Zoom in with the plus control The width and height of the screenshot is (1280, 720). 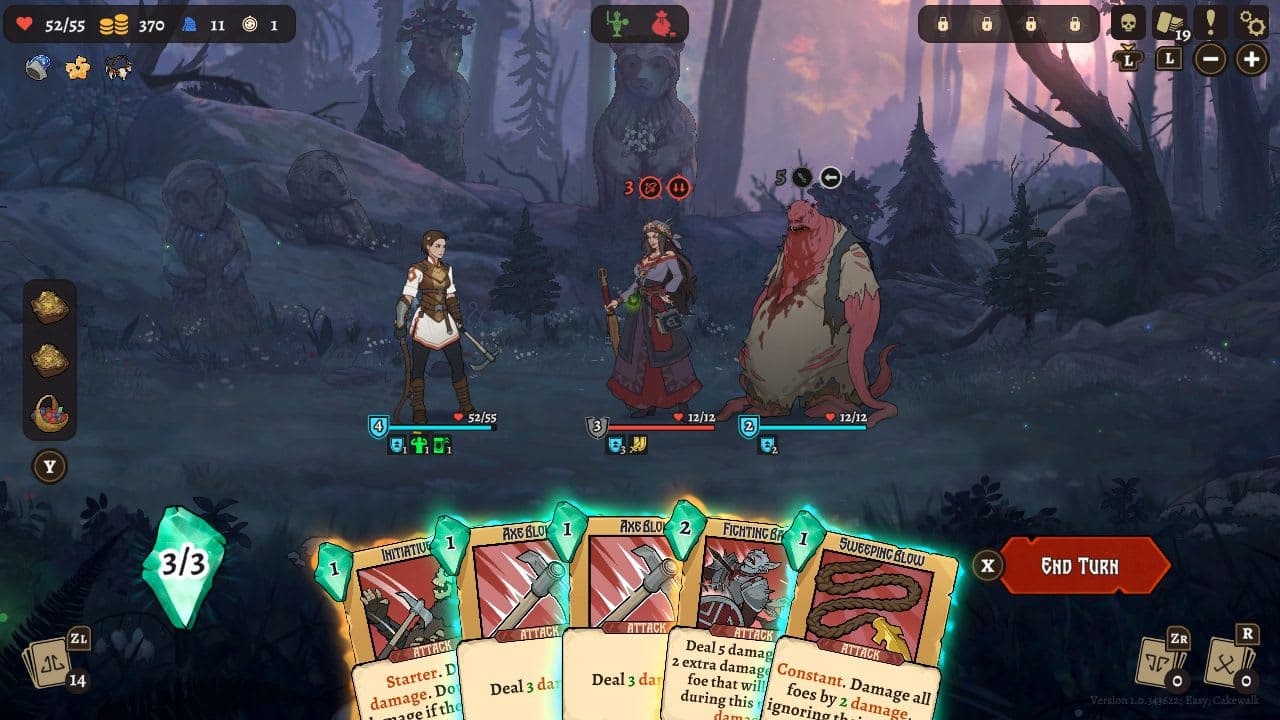[1249, 60]
